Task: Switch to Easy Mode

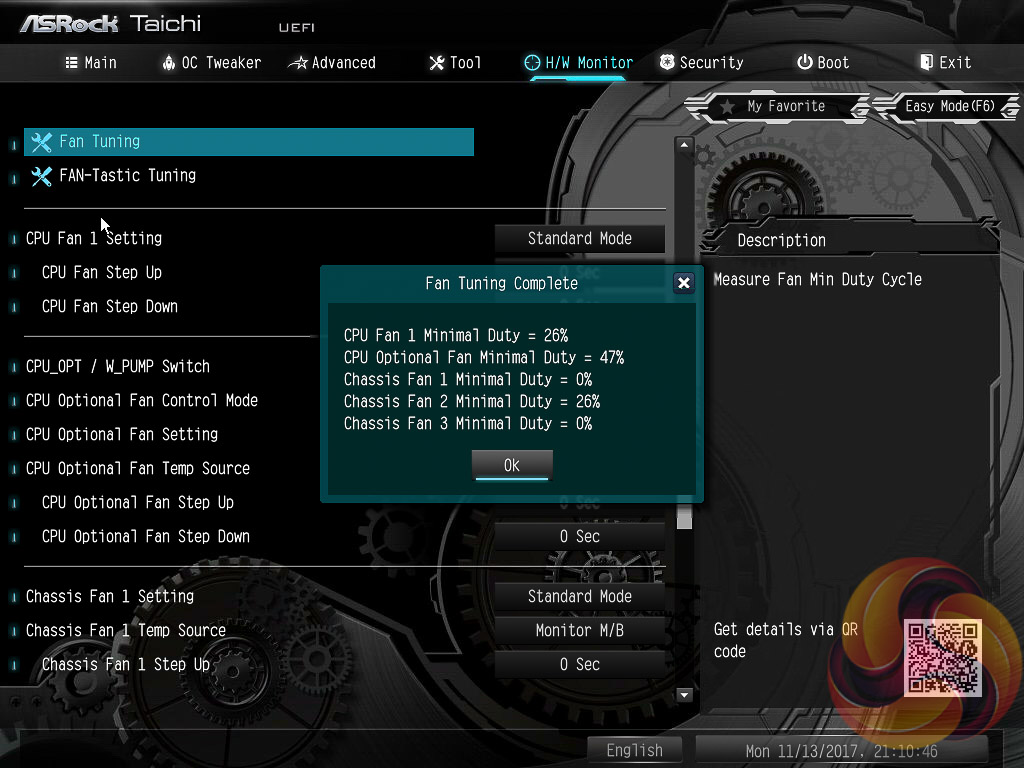Action: pyautogui.click(x=947, y=106)
